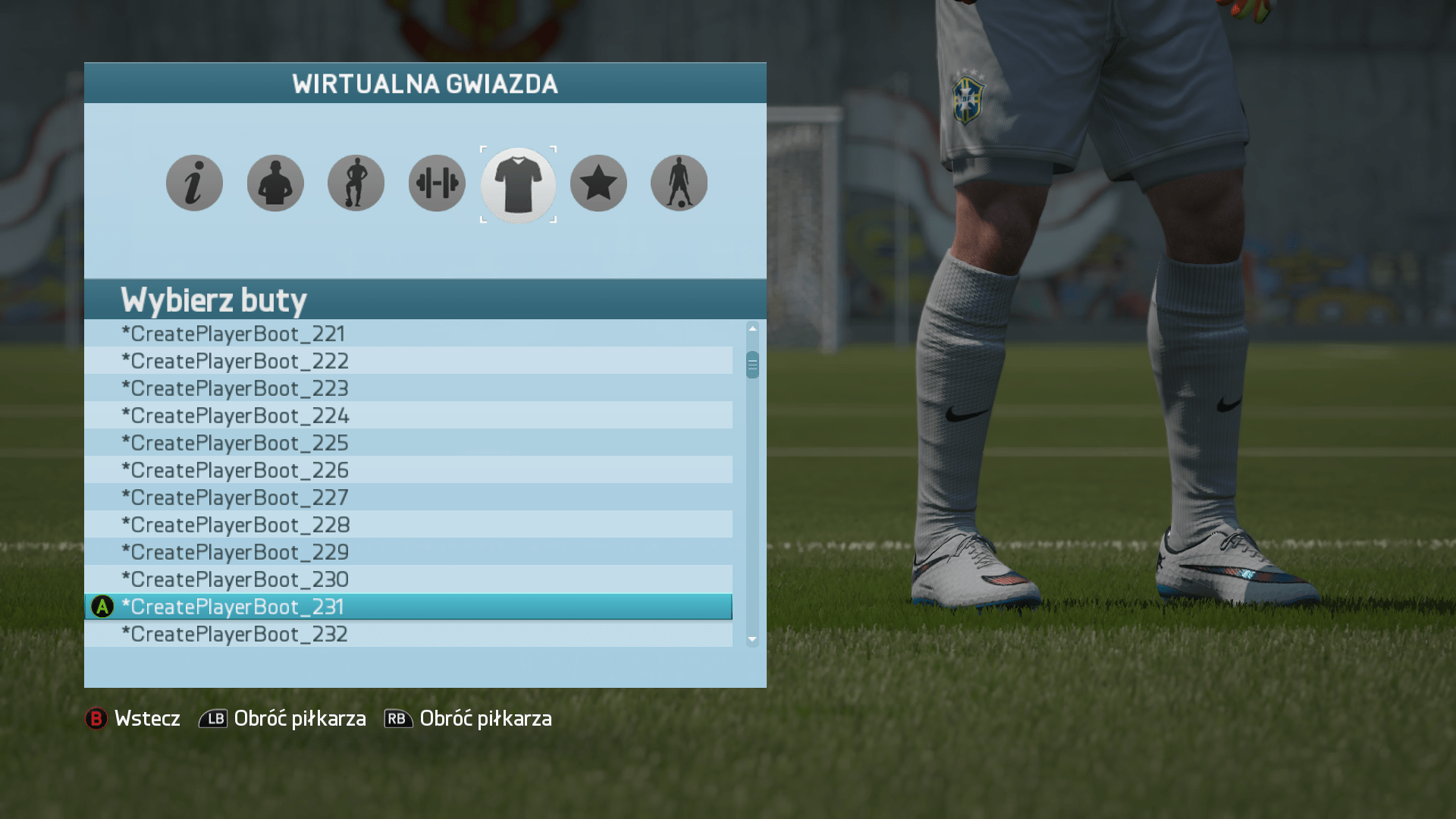Screen dimensions: 1456x819
Task: Click the scrollbar thumb in the boots list
Action: point(752,366)
